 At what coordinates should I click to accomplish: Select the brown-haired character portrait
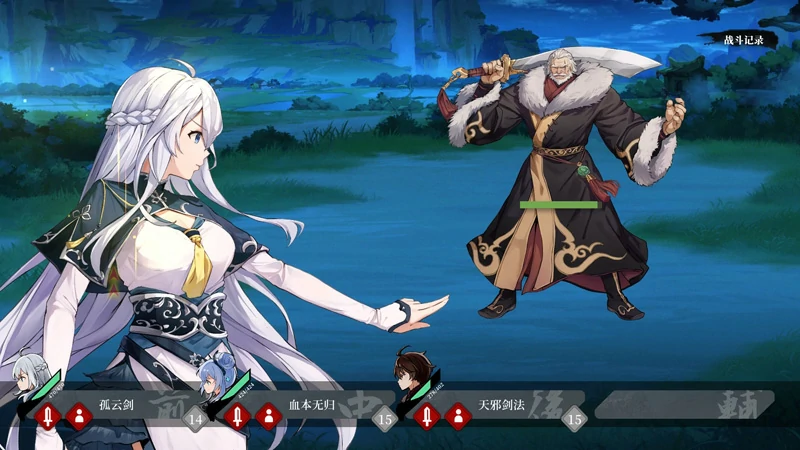pyautogui.click(x=410, y=372)
